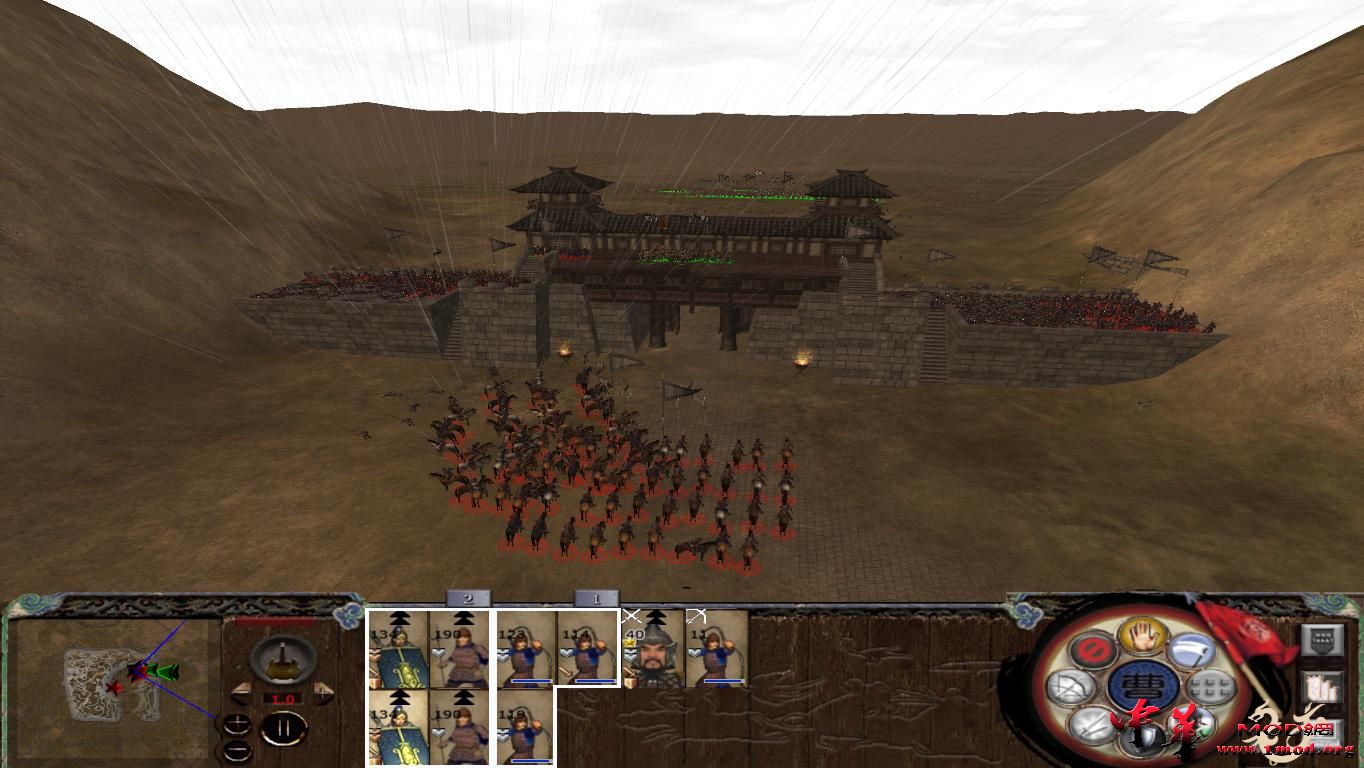
Task: Click the minimap zoom-in plus button
Action: pos(236,722)
